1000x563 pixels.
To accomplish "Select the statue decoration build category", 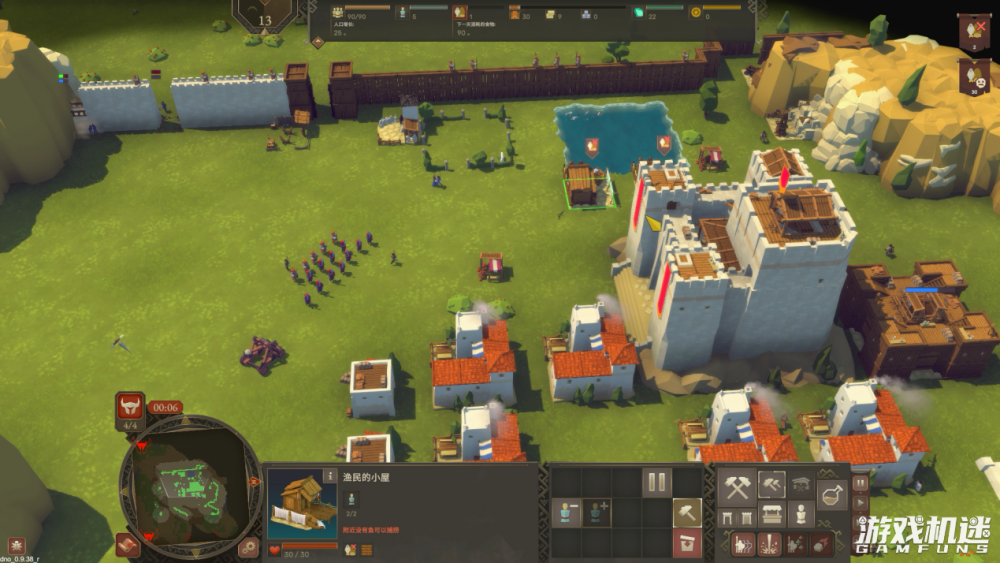I will (x=800, y=515).
